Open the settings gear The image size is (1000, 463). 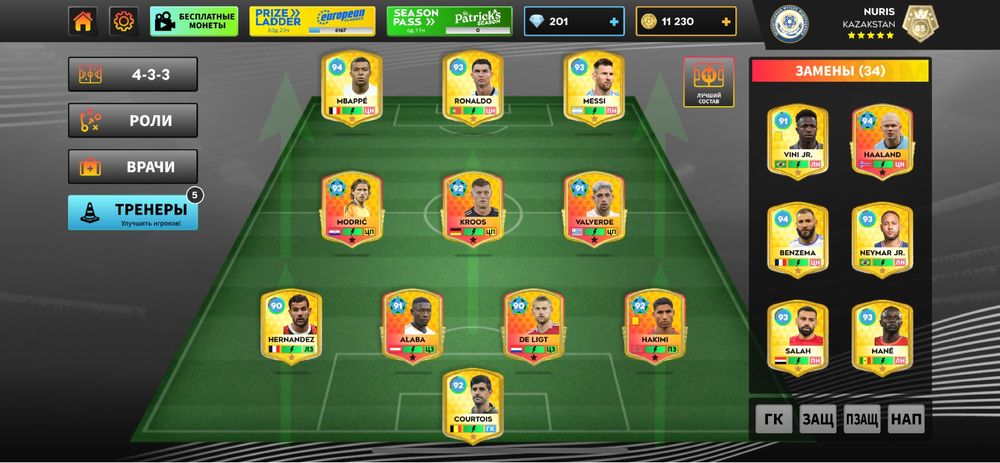(123, 20)
